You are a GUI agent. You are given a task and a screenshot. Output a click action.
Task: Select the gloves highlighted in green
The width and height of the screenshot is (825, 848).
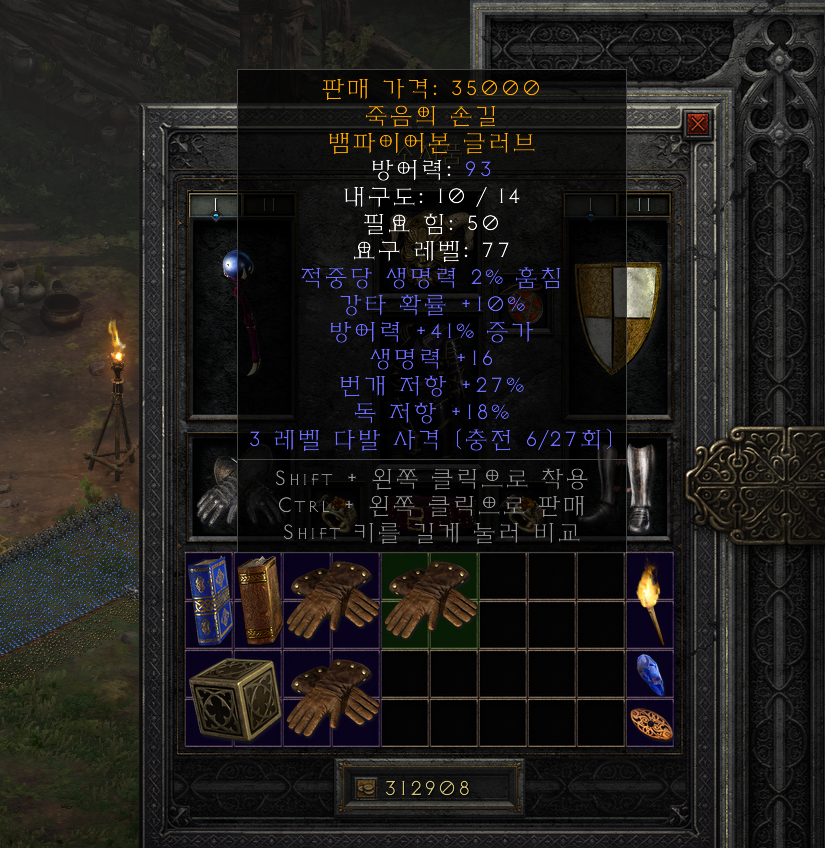point(429,600)
